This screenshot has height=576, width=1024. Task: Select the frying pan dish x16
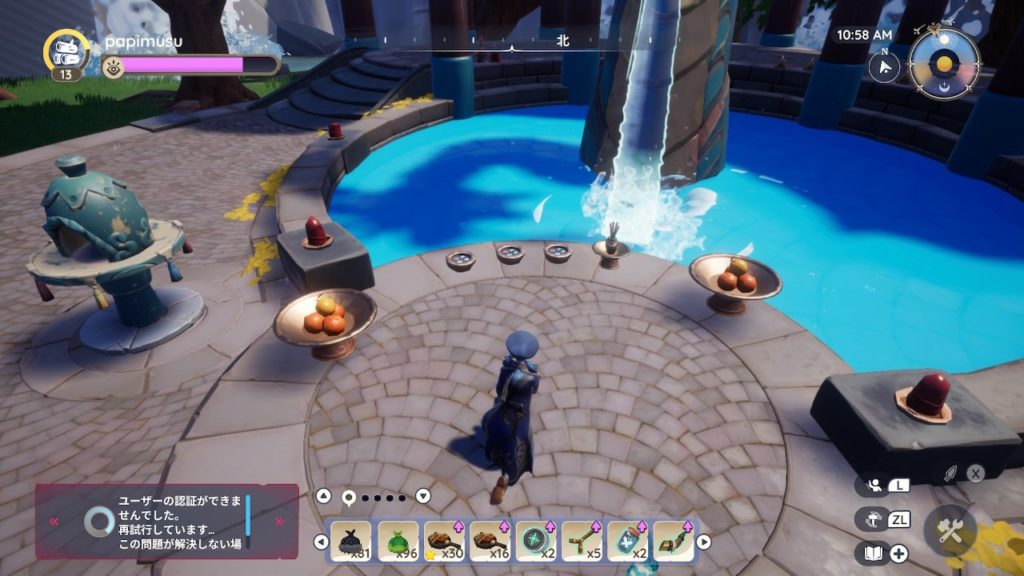[x=491, y=540]
